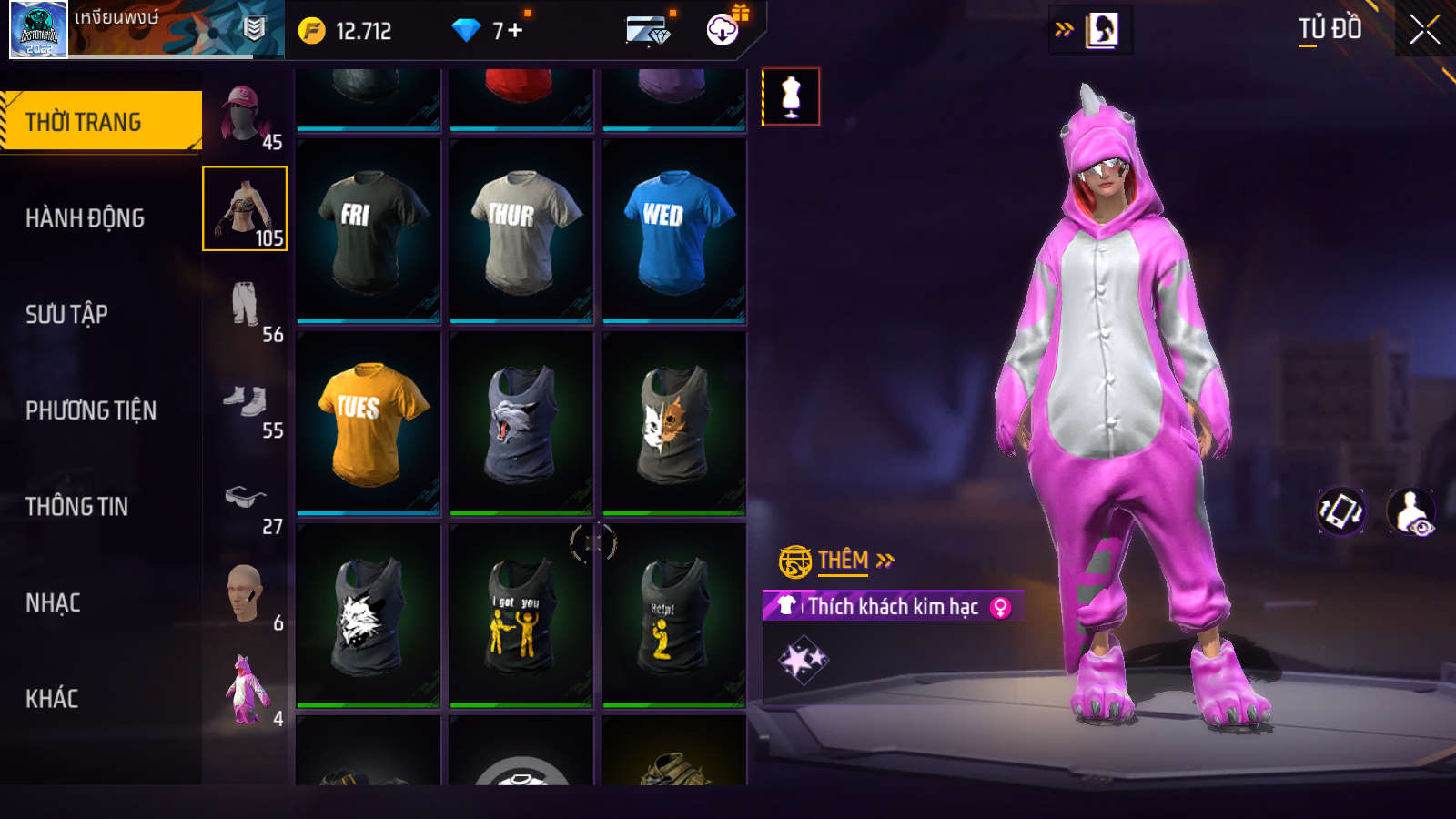Open the Phương Tiện menu
The image size is (1456, 819).
91,410
